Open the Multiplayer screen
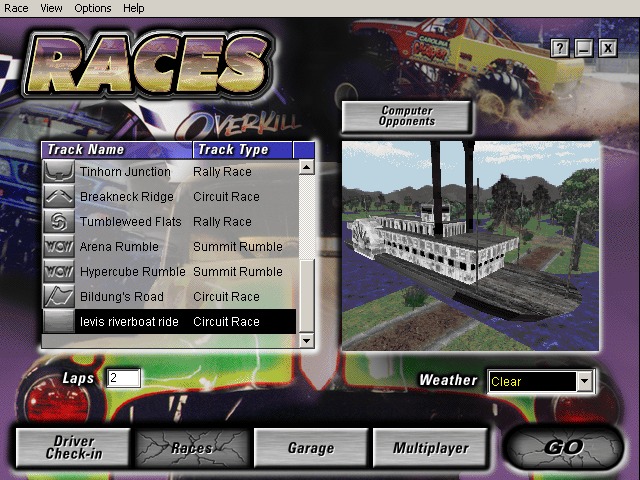The width and height of the screenshot is (640, 480). 430,448
